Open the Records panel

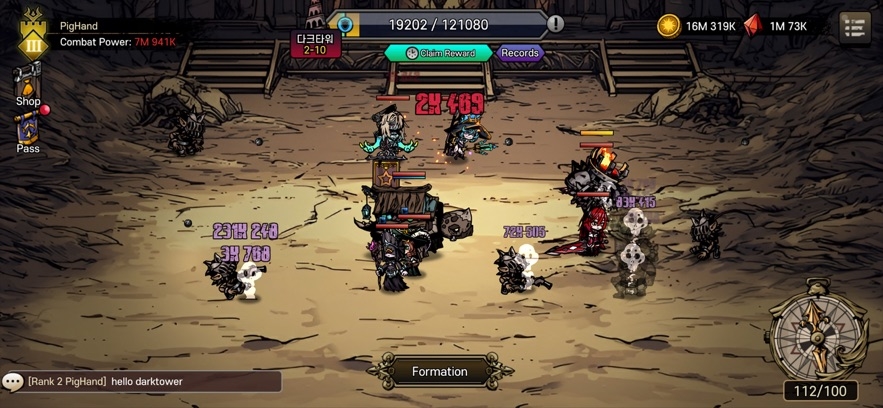(x=520, y=53)
